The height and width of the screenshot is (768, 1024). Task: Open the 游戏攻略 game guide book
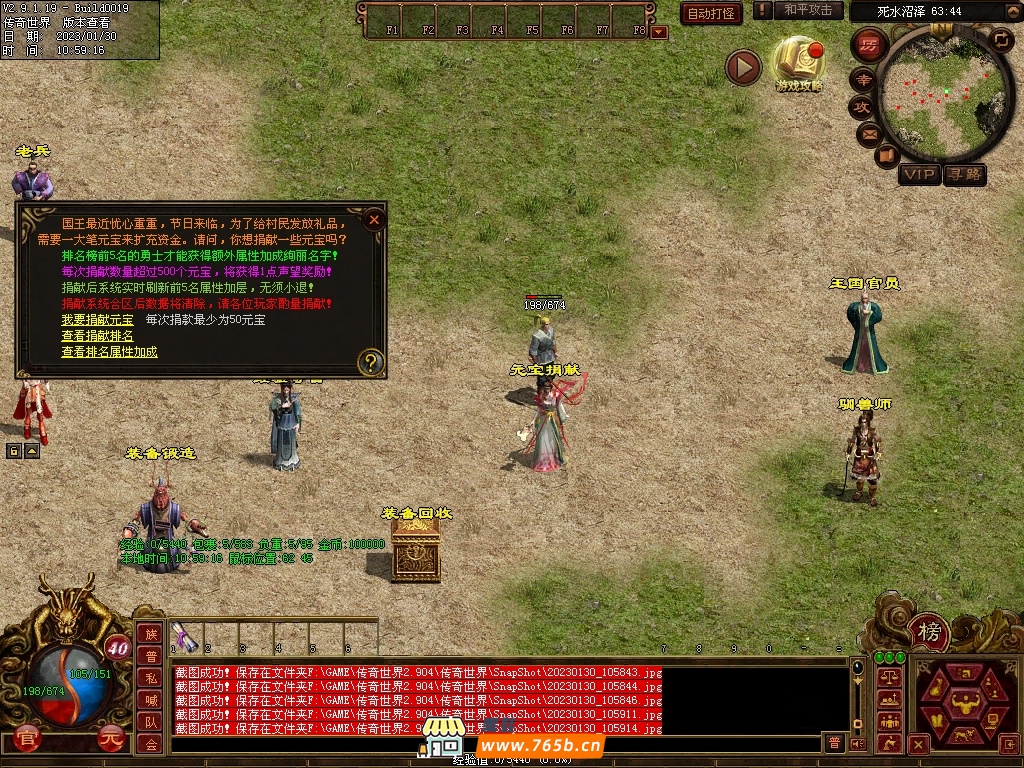coord(799,62)
